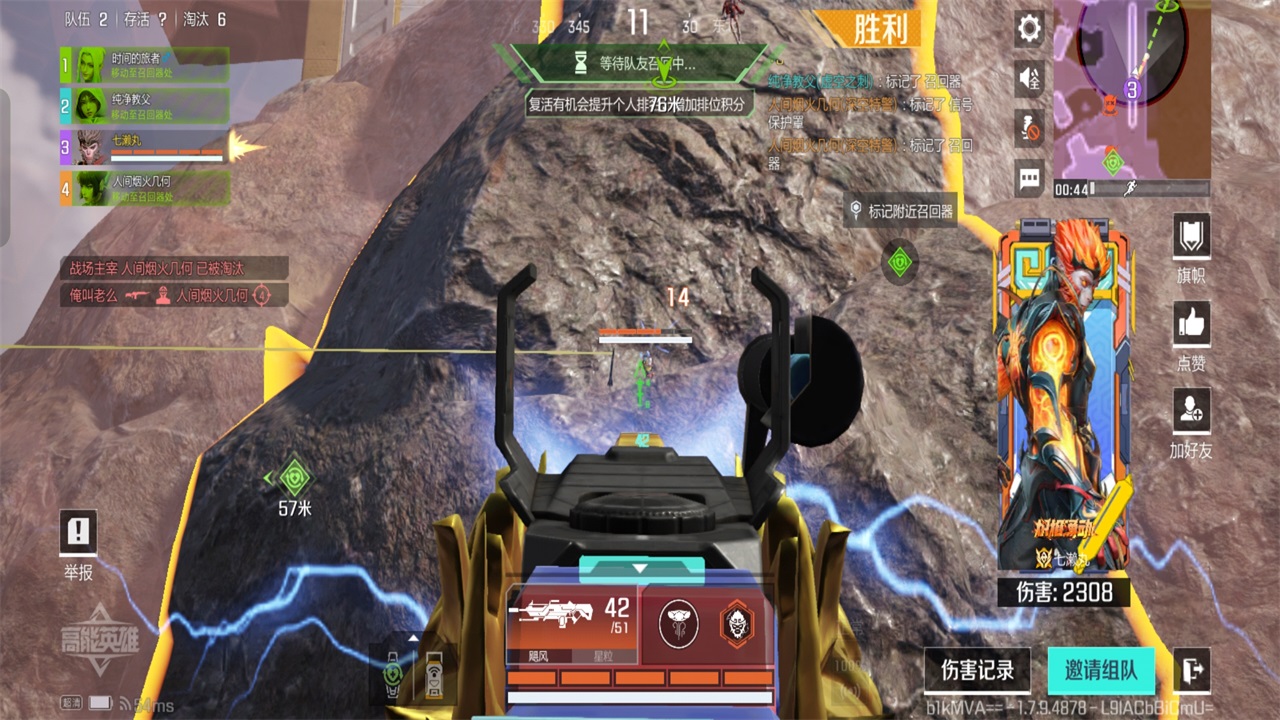This screenshot has height=720, width=1280.
Task: Open the chat message bubble
Action: [1030, 179]
